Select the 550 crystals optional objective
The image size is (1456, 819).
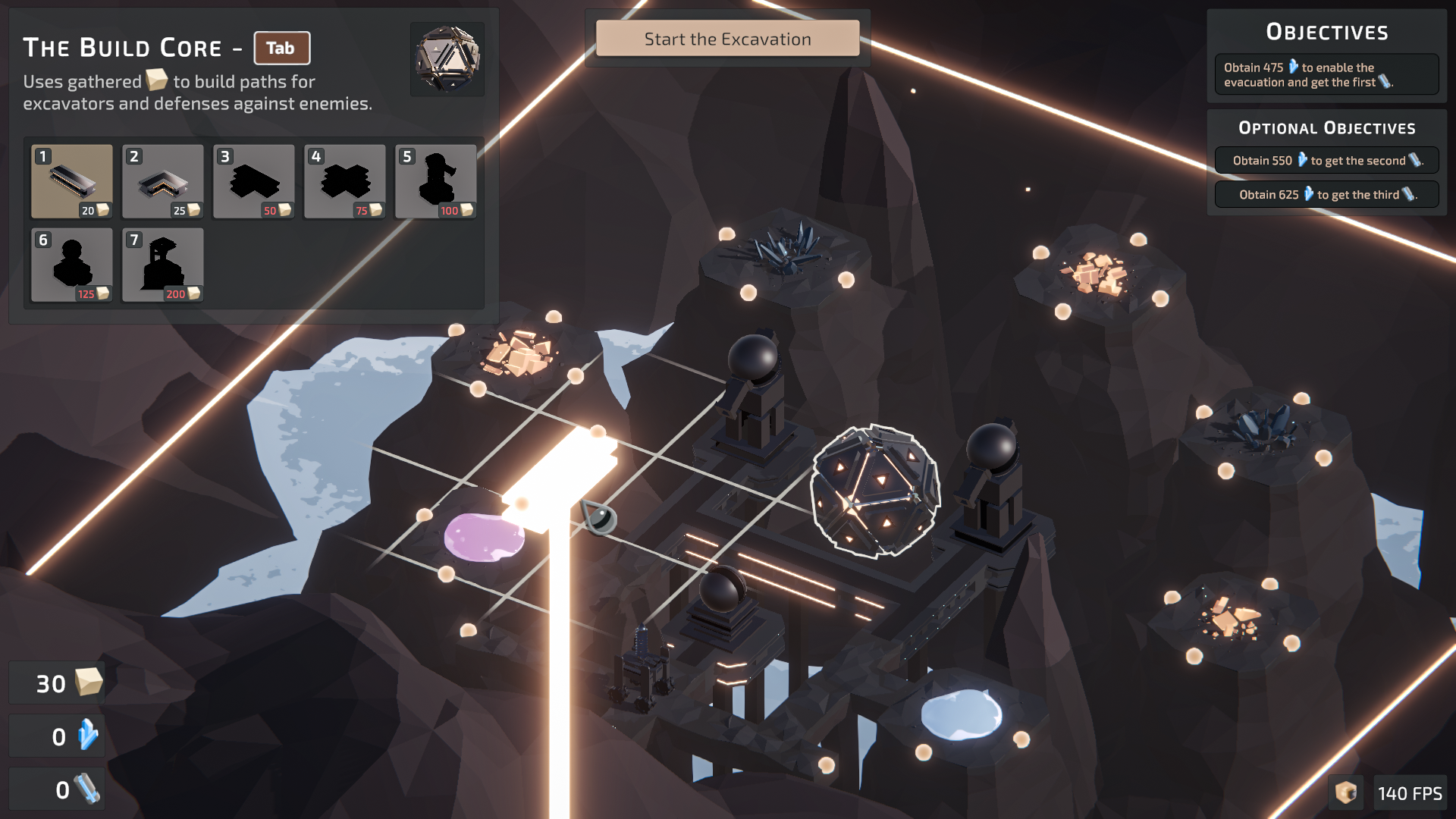pyautogui.click(x=1326, y=161)
